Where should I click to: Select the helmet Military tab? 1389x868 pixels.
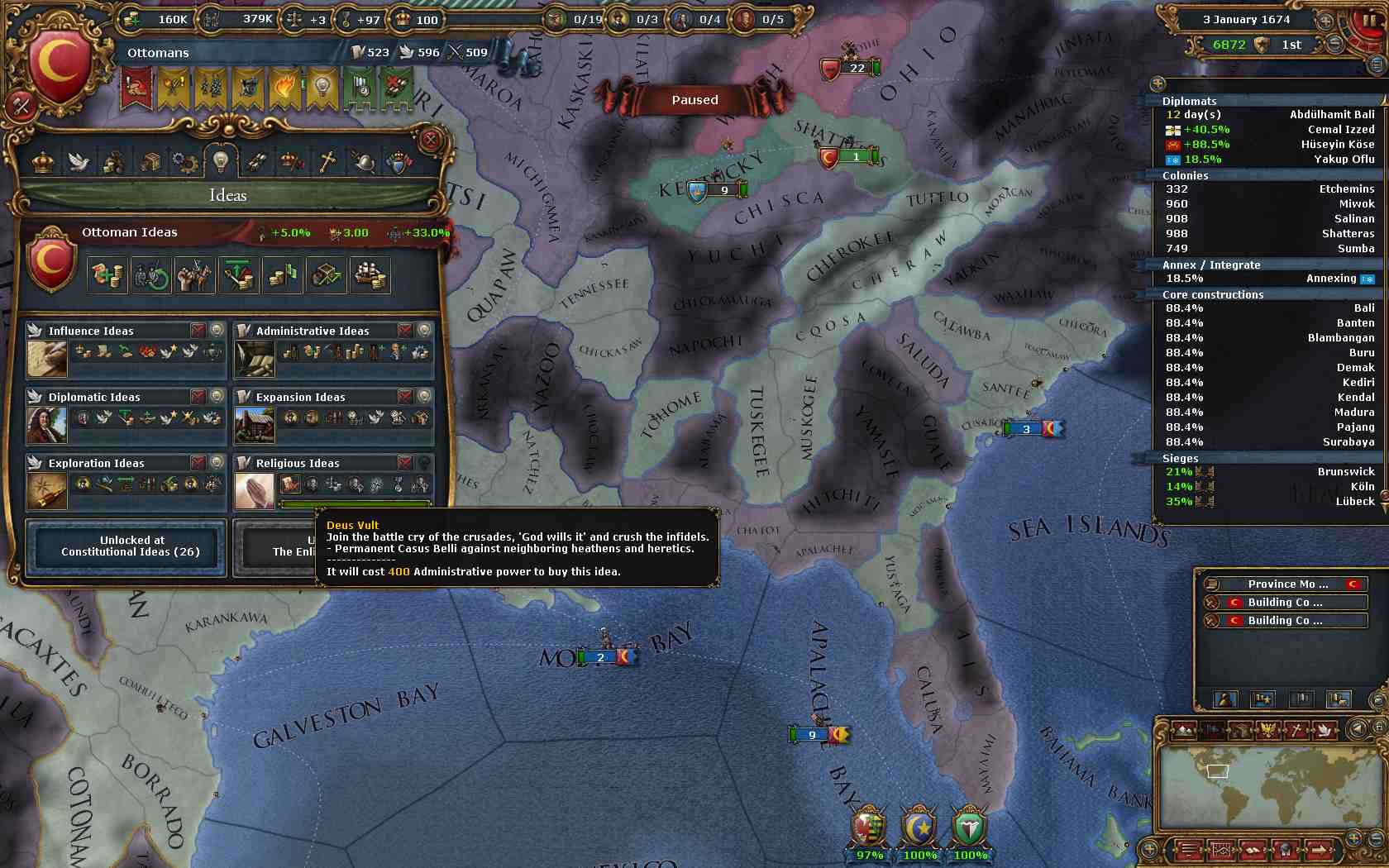(363, 161)
